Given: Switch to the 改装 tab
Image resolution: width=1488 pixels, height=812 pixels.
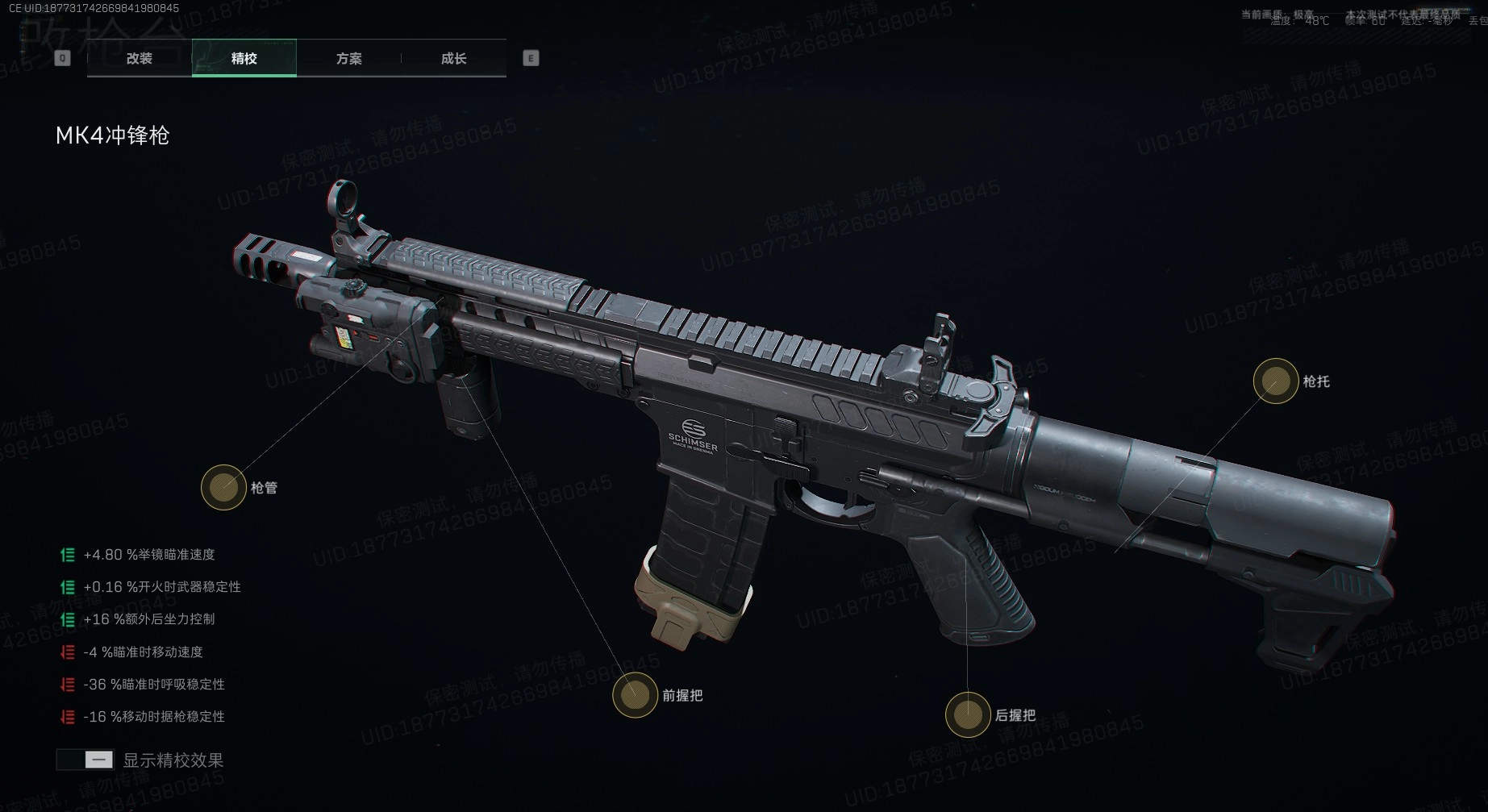Looking at the screenshot, I should (140, 58).
